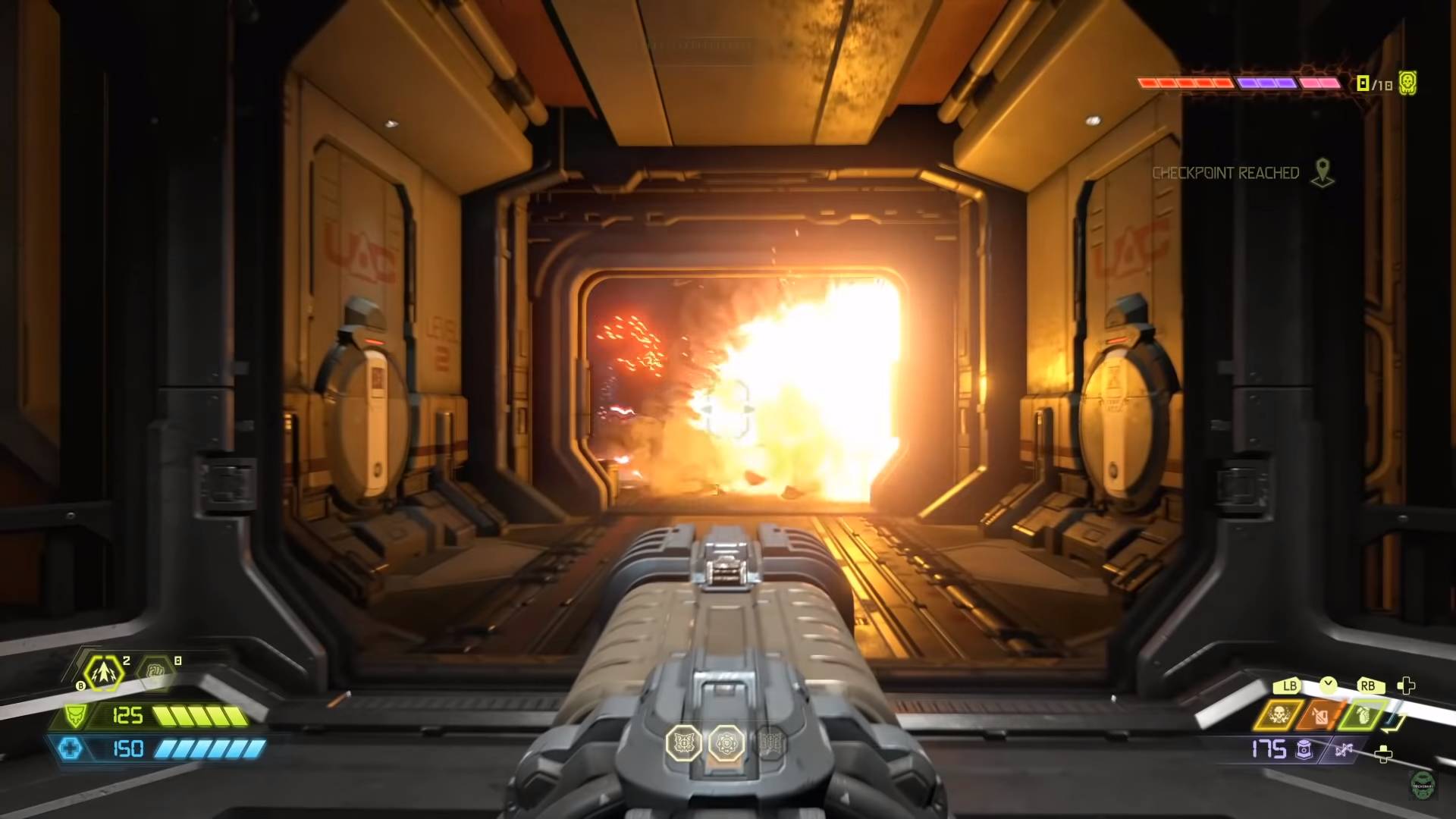The height and width of the screenshot is (819, 1456).
Task: Click the Blood Punch hexagon icon
Action: click(155, 671)
